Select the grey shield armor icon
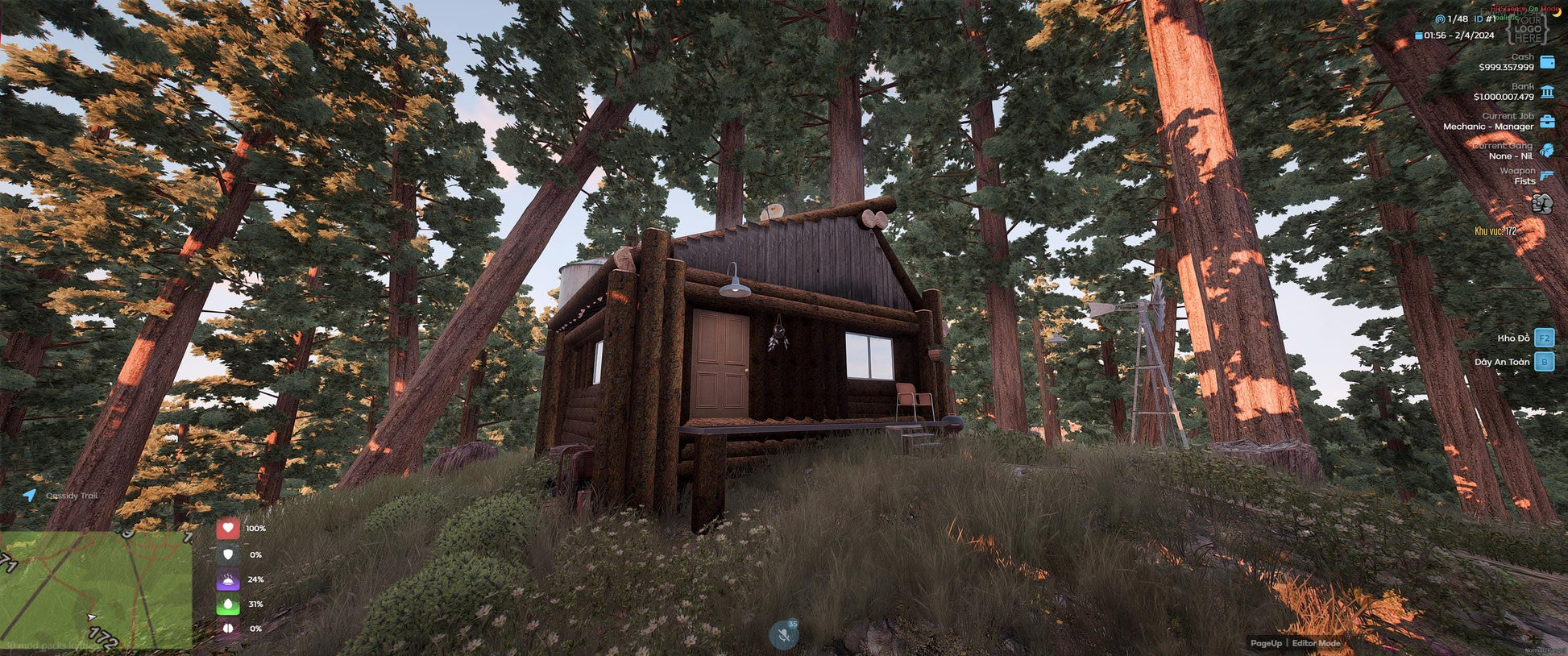The image size is (1568, 656). (x=228, y=554)
